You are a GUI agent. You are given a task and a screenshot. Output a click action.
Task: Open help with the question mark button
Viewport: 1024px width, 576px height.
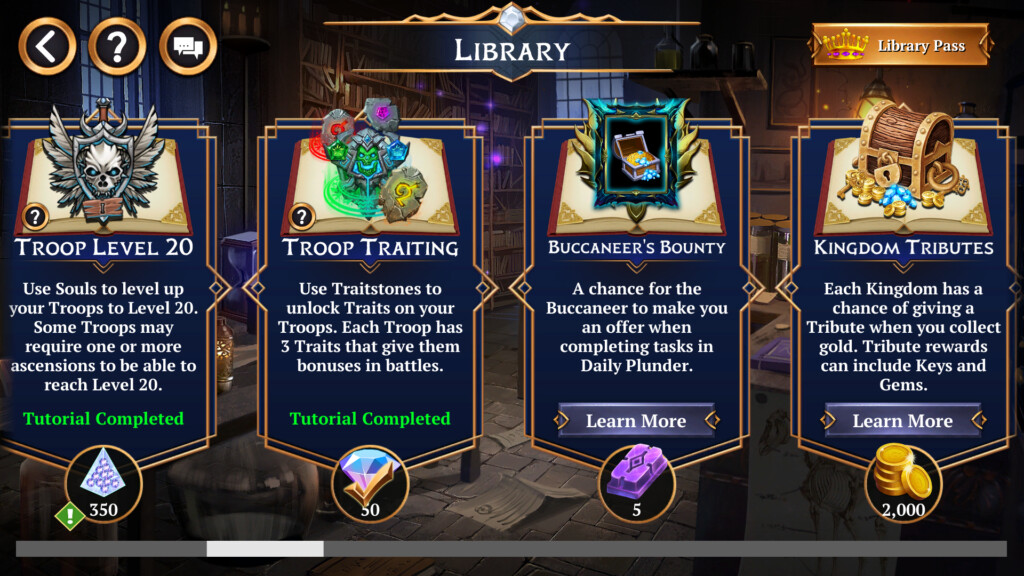pyautogui.click(x=117, y=46)
